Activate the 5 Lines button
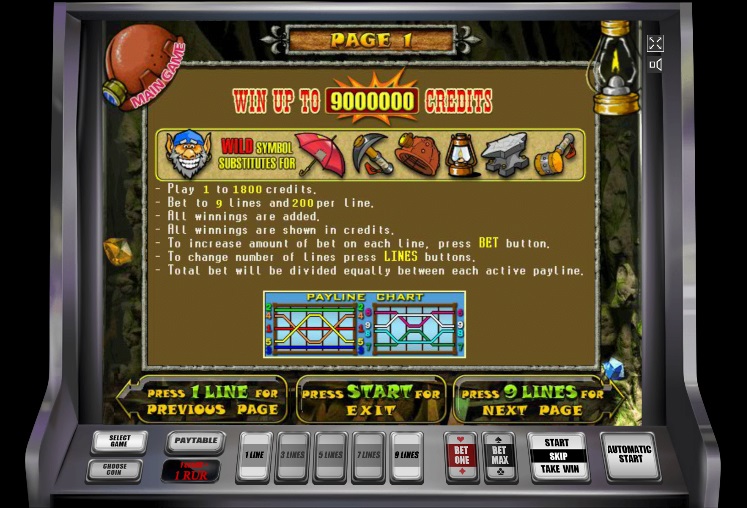Image resolution: width=747 pixels, height=508 pixels. [330, 456]
